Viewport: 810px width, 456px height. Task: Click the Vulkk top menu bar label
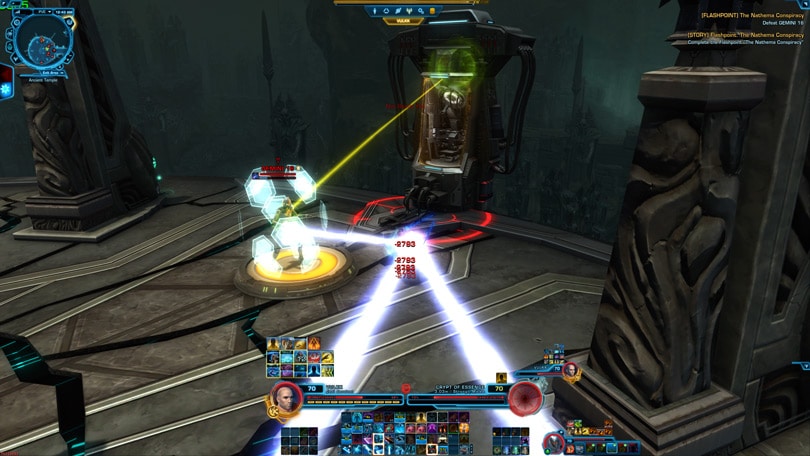(x=404, y=20)
